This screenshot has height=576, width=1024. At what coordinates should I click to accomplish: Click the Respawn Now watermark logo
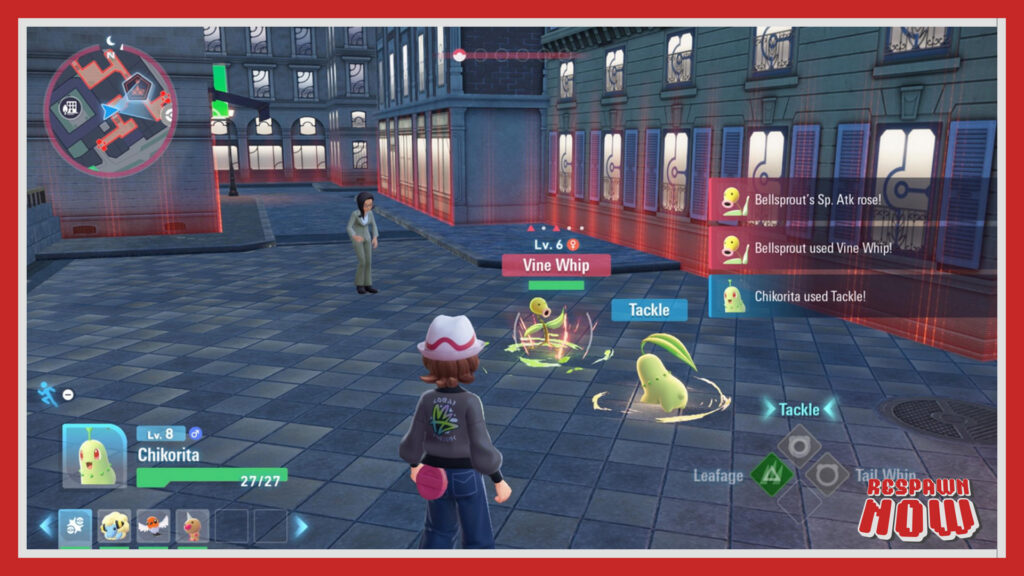click(916, 505)
